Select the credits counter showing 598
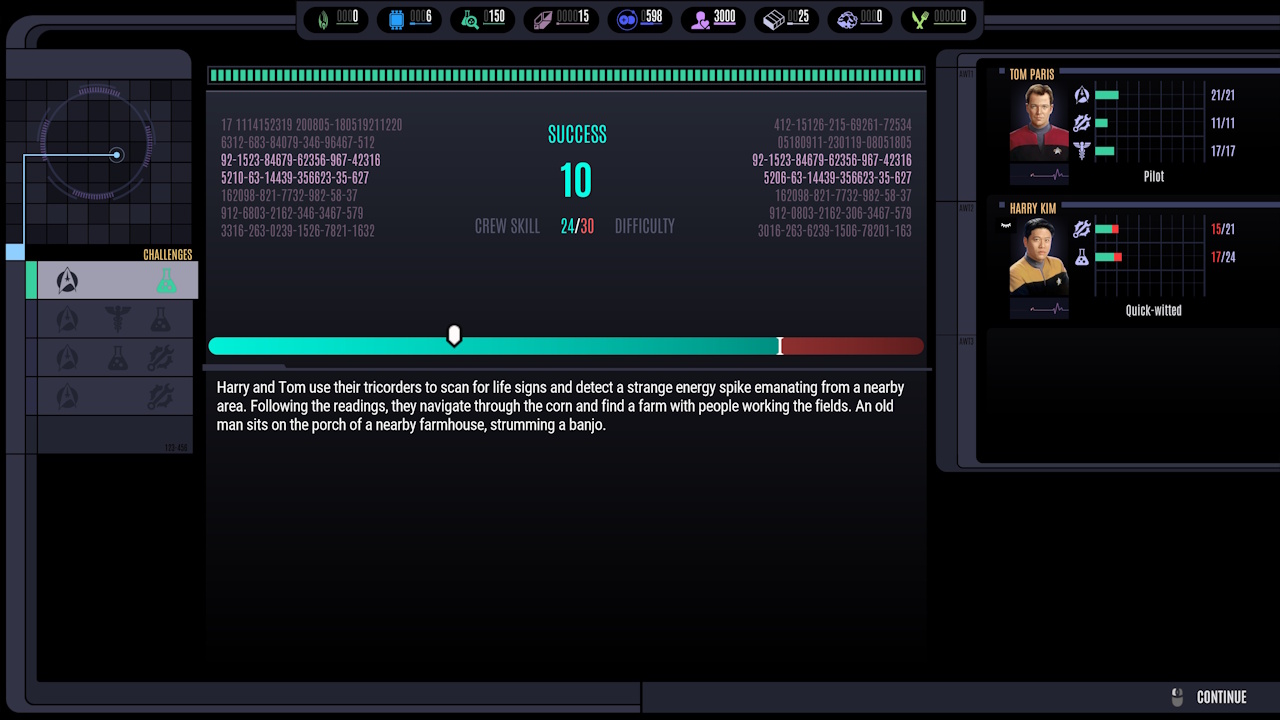 coord(639,17)
